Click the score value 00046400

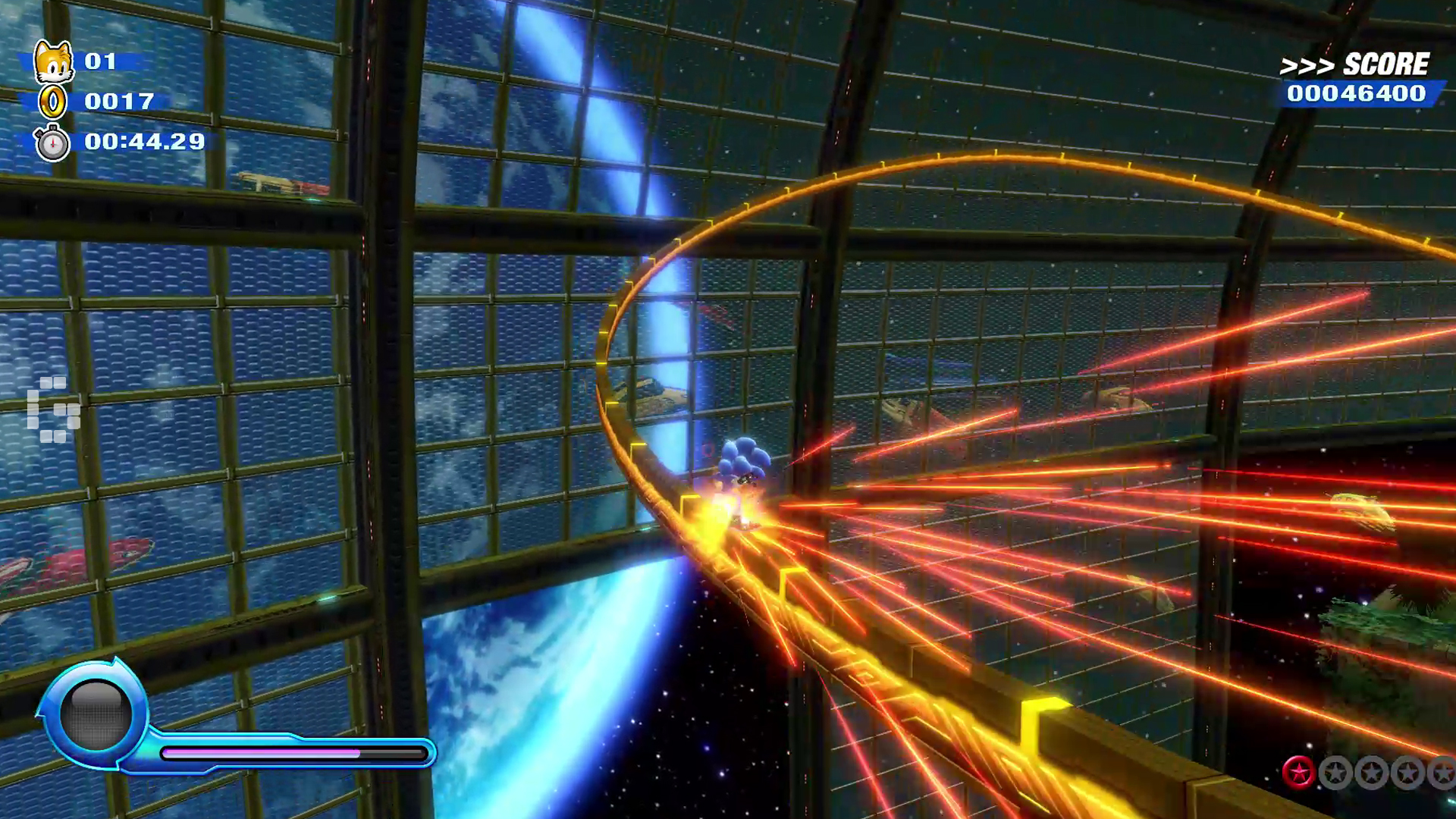tap(1357, 94)
